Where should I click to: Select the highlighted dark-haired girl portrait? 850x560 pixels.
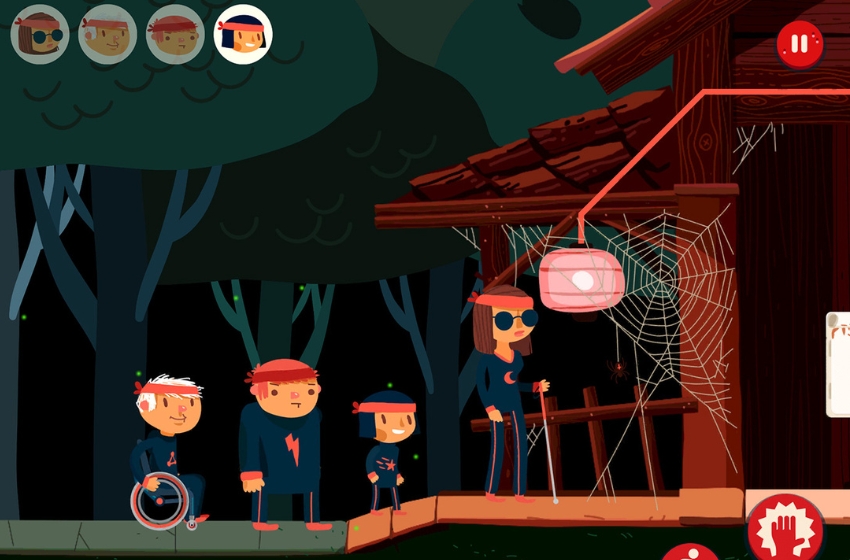[244, 34]
